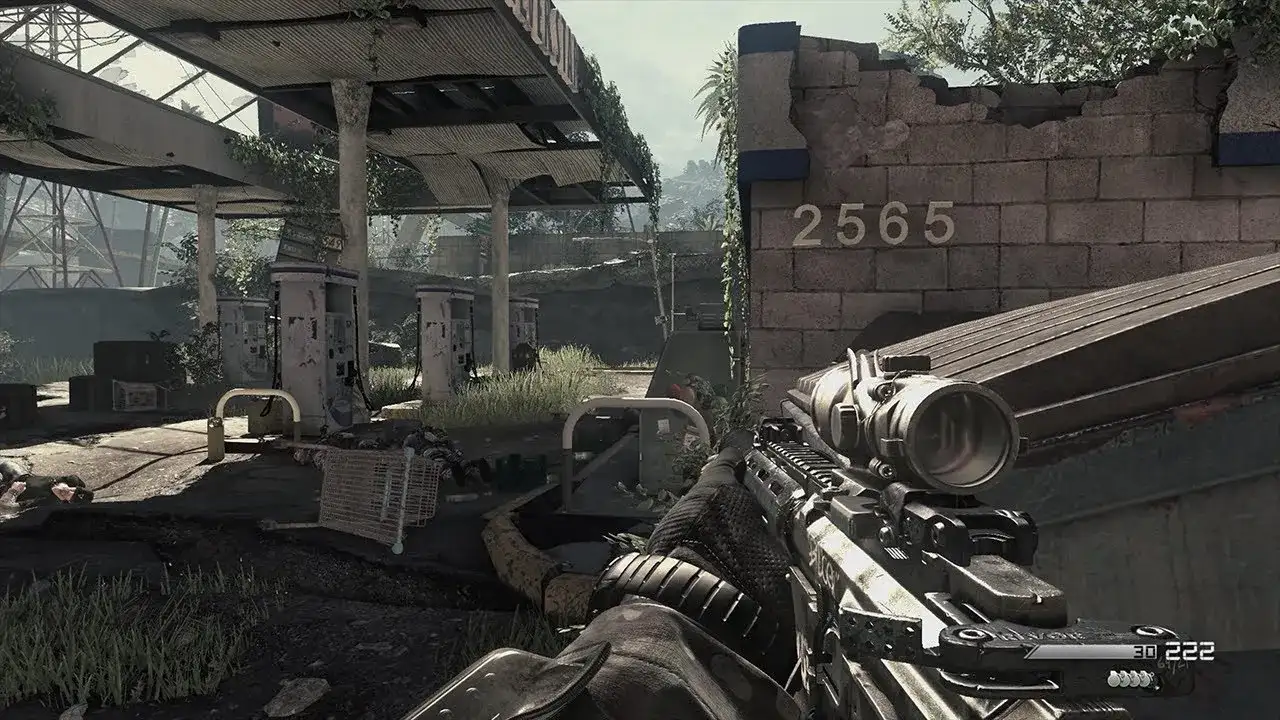The image size is (1280, 720).
Task: Click the leftmost grenade pip icon
Action: [x=1112, y=679]
